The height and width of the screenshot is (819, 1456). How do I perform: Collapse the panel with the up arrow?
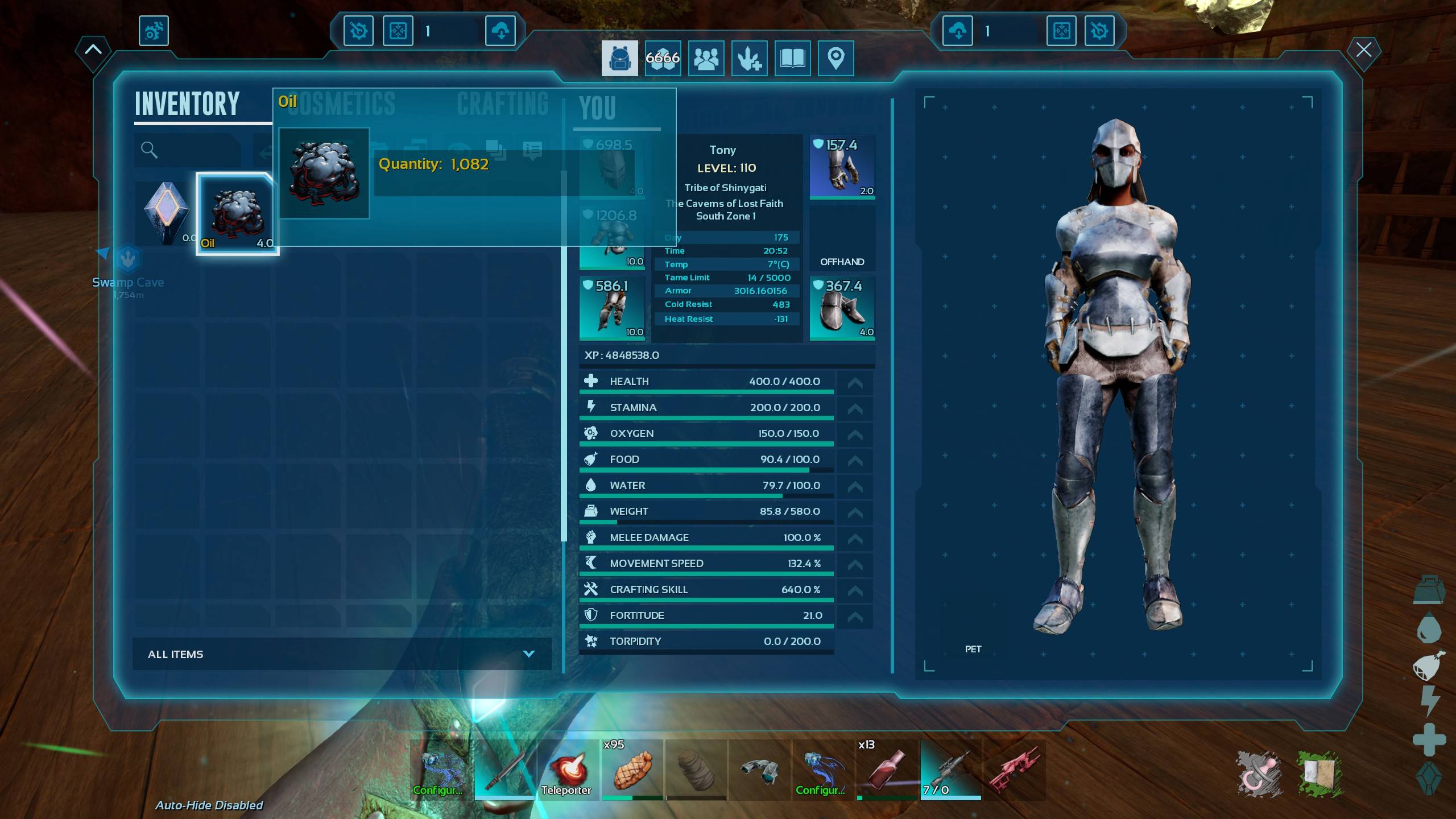coord(93,50)
